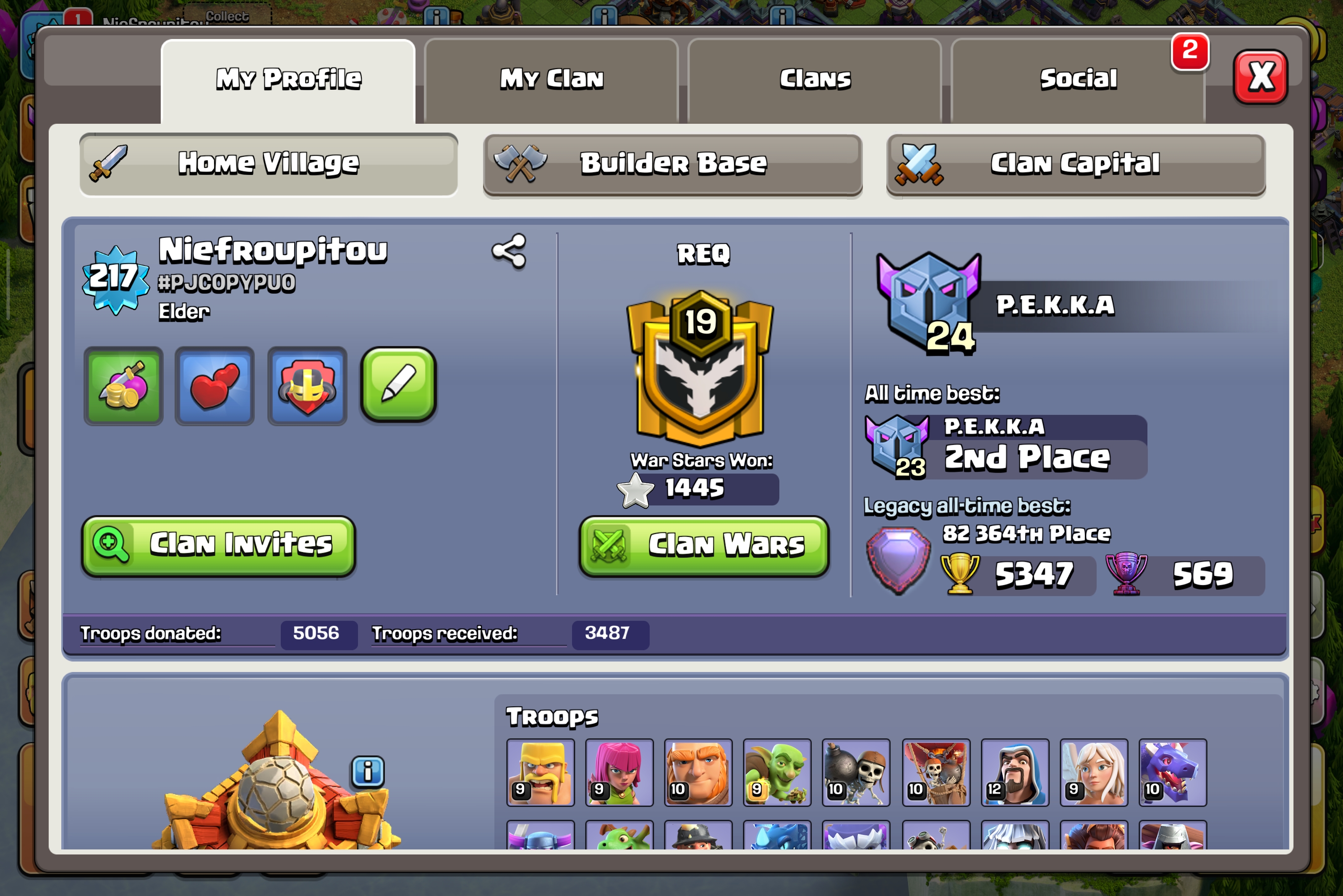Select the Wizard troop icon
This screenshot has height=896, width=1343.
point(1014,772)
